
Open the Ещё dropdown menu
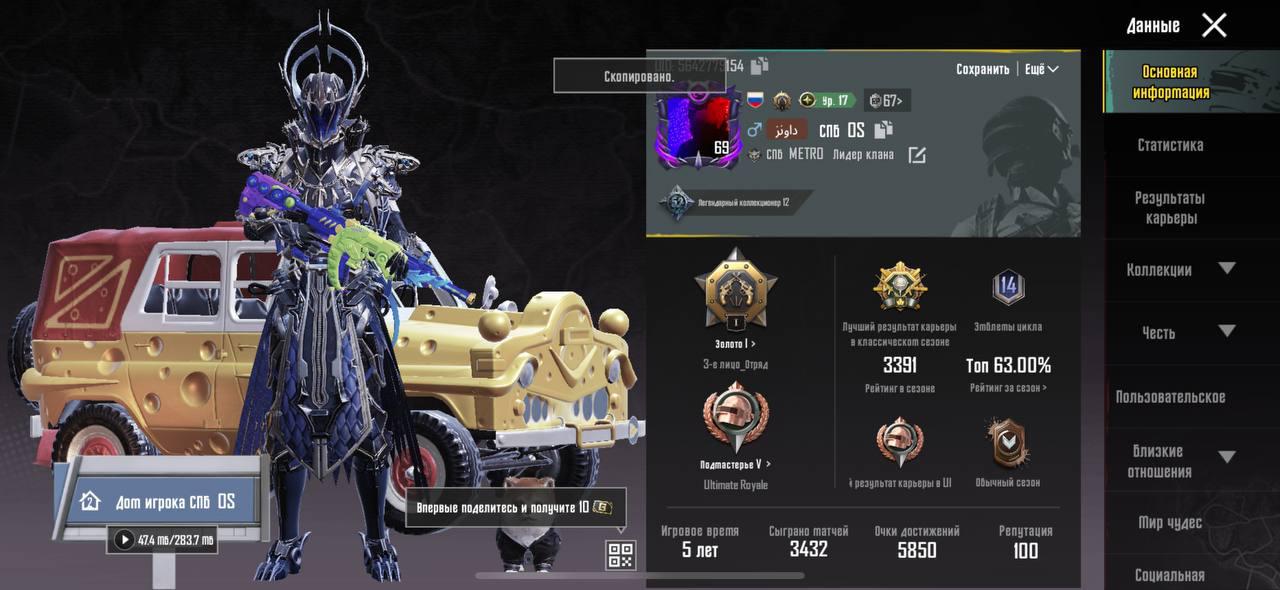(x=1041, y=69)
